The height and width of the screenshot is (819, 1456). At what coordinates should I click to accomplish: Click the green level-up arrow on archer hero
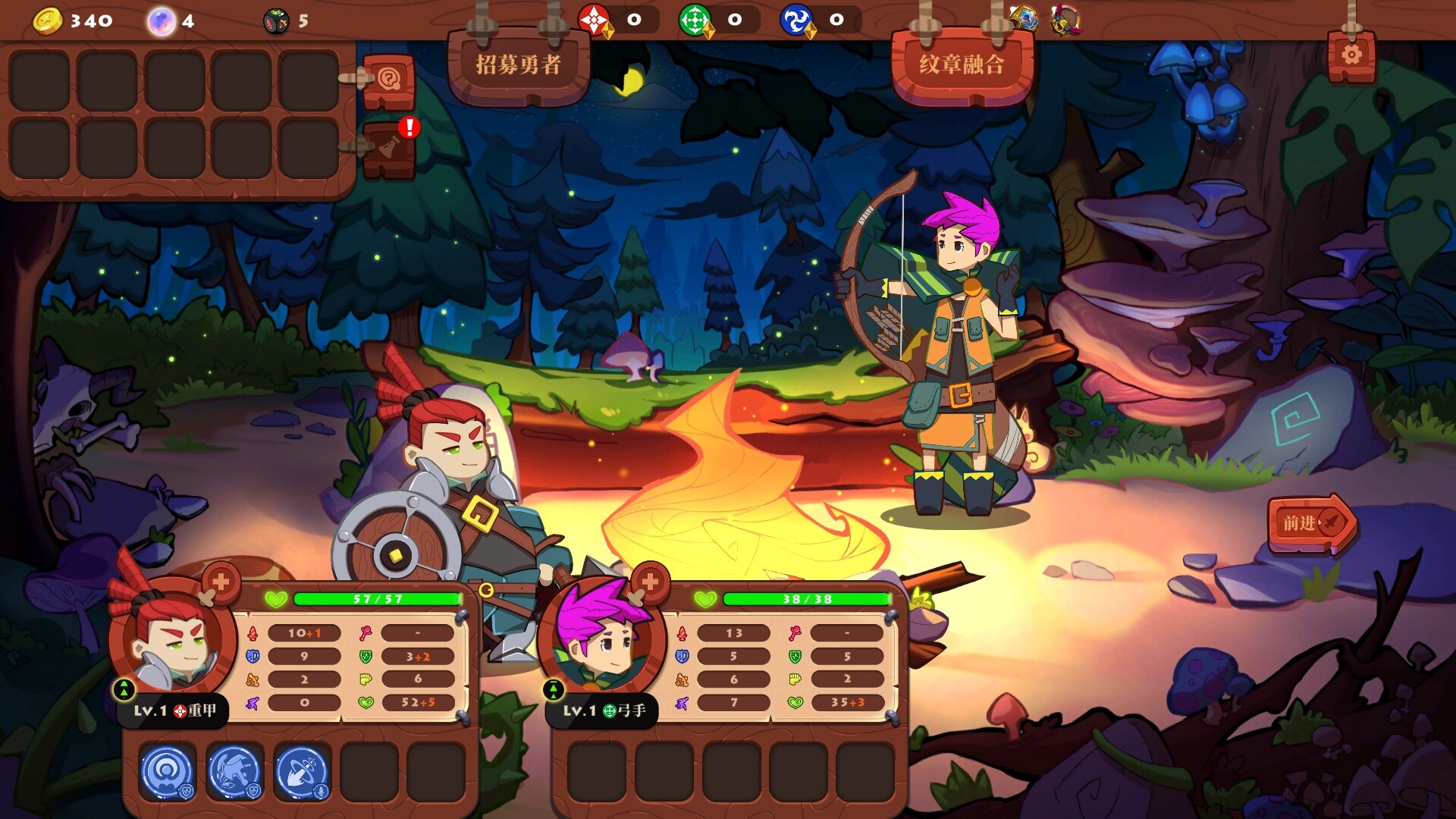[554, 689]
